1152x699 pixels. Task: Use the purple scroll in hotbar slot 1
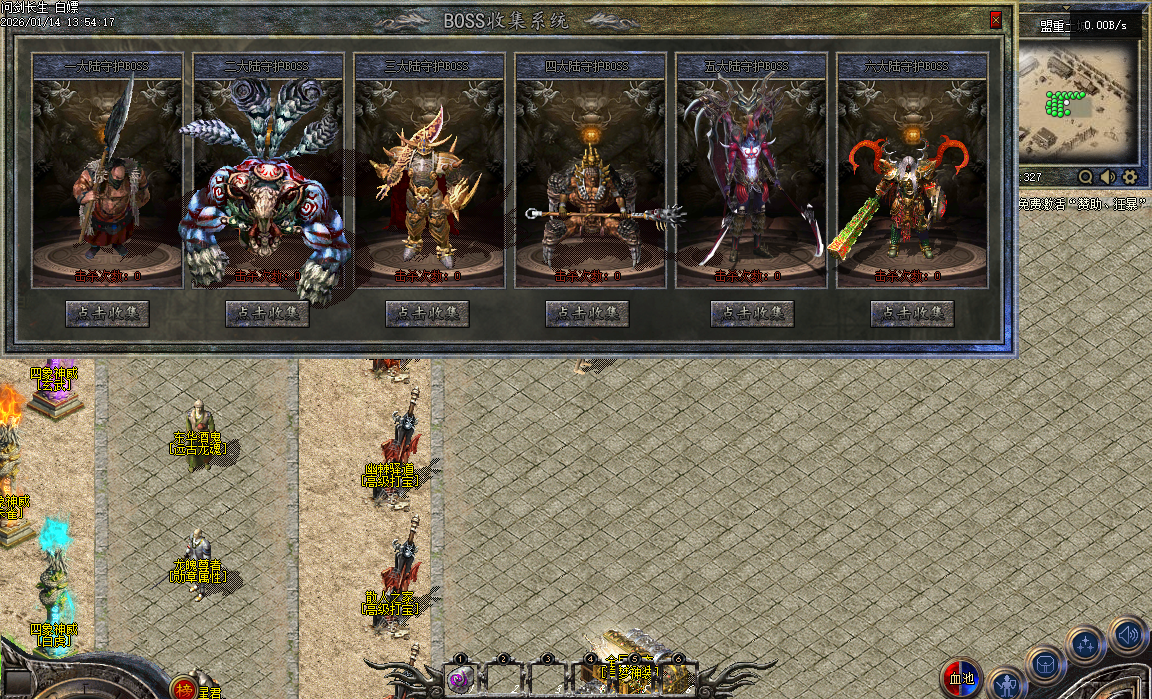pos(460,680)
